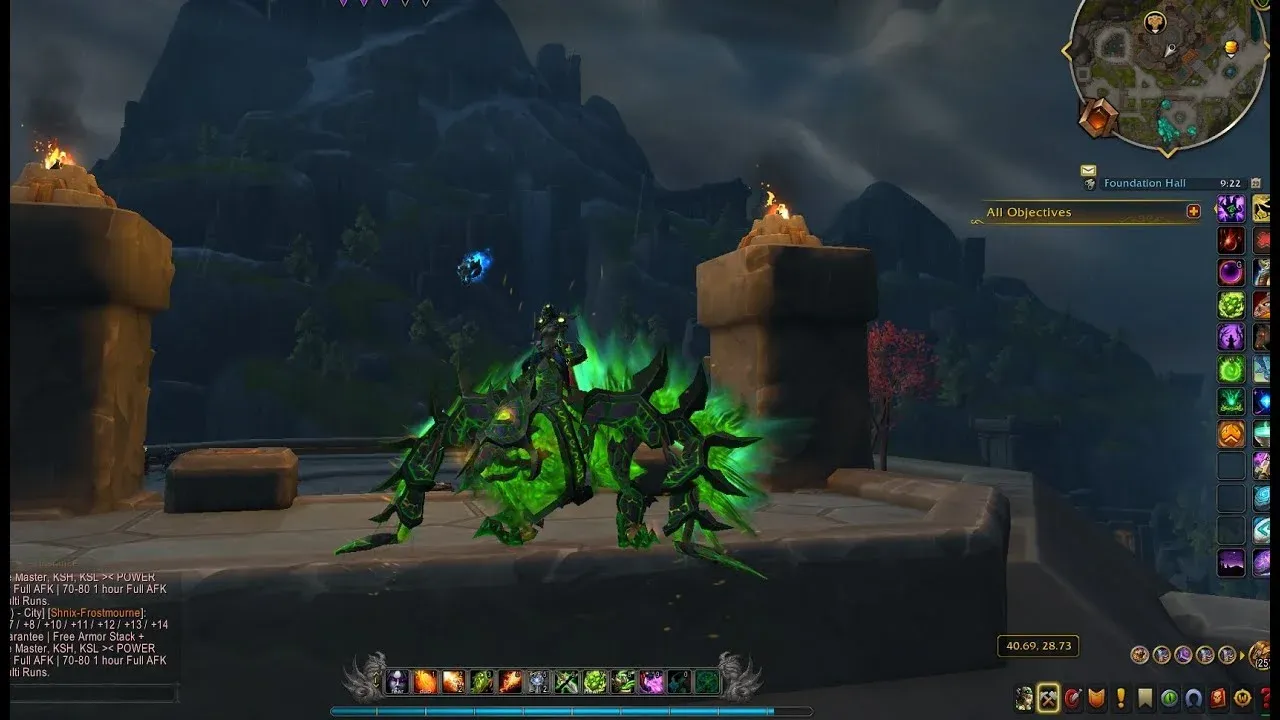Open the Professions crossed hammers button
Image resolution: width=1280 pixels, height=720 pixels.
[x=1048, y=698]
